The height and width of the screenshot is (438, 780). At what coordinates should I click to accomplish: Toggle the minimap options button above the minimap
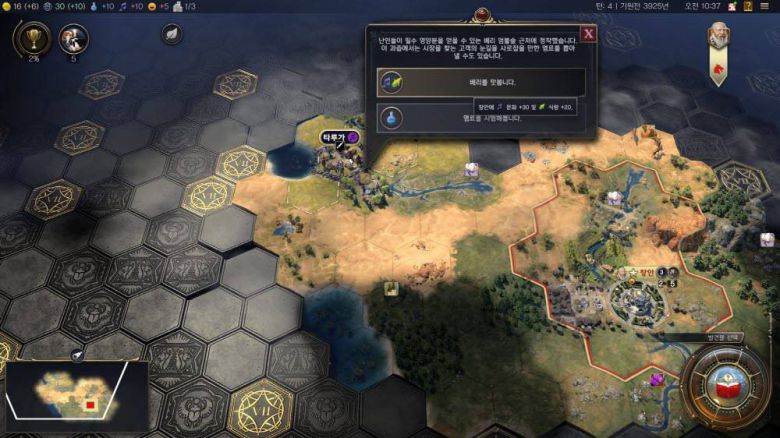point(77,355)
